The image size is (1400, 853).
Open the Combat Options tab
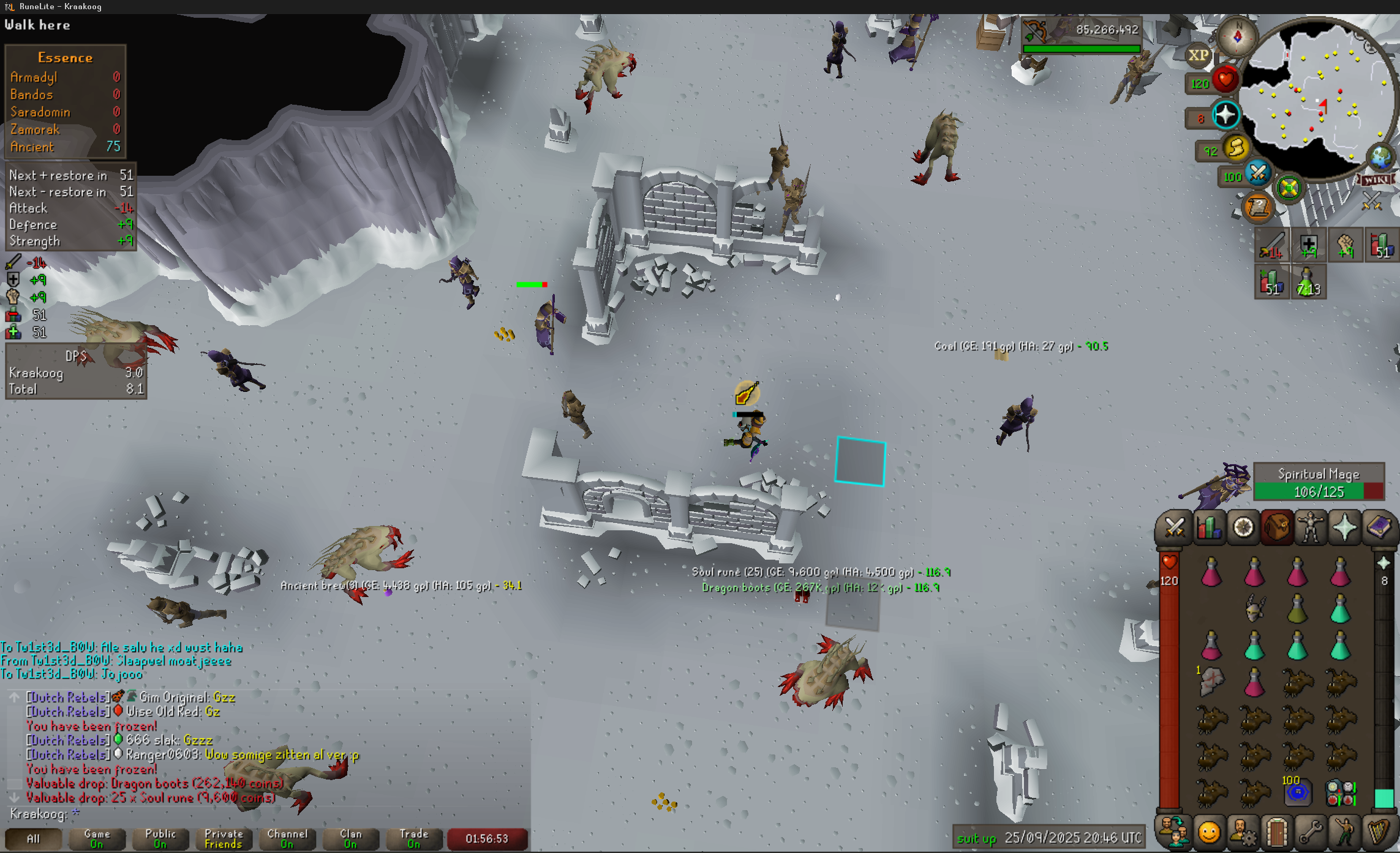[x=1174, y=528]
